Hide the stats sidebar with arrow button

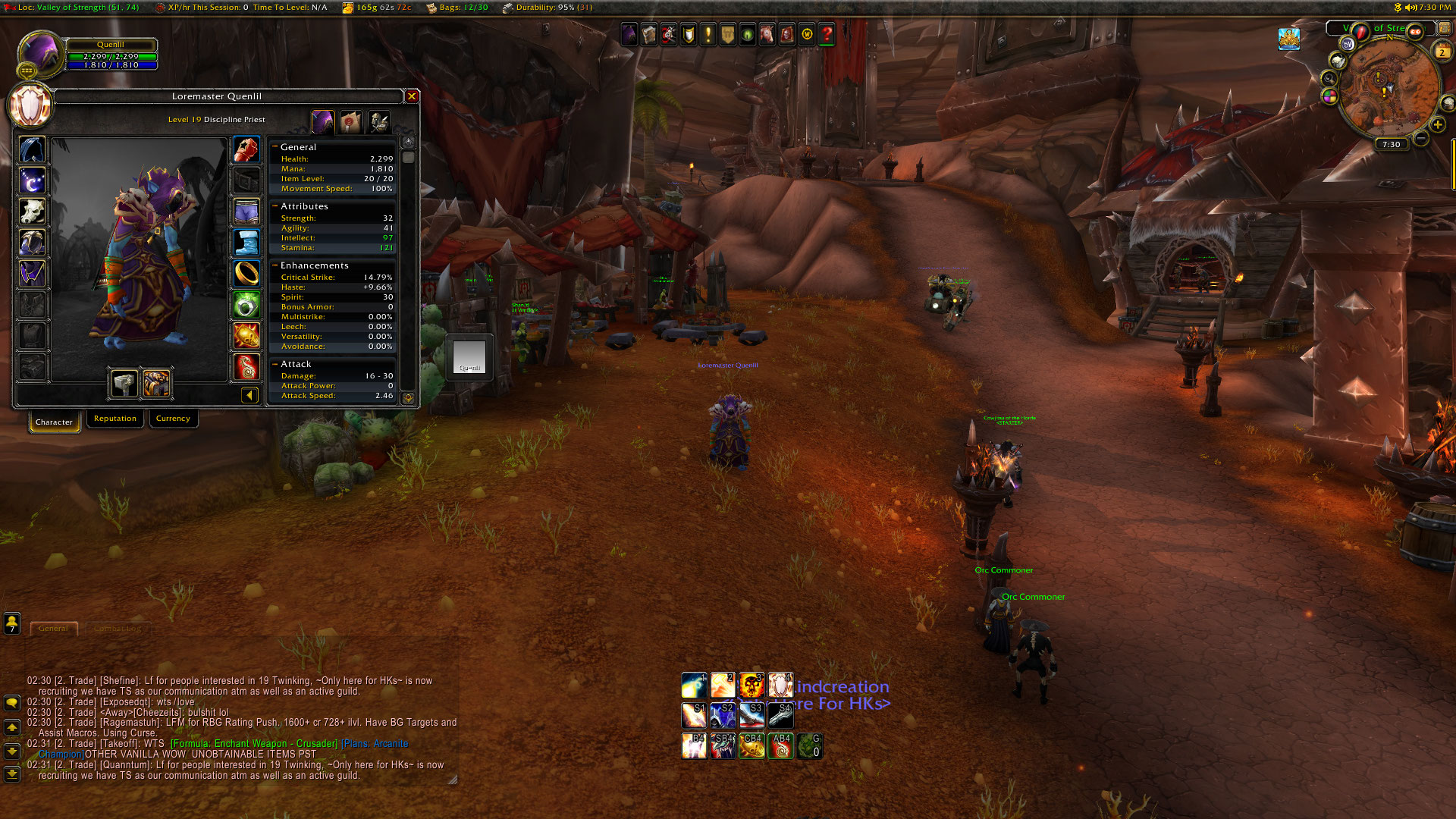pos(249,395)
